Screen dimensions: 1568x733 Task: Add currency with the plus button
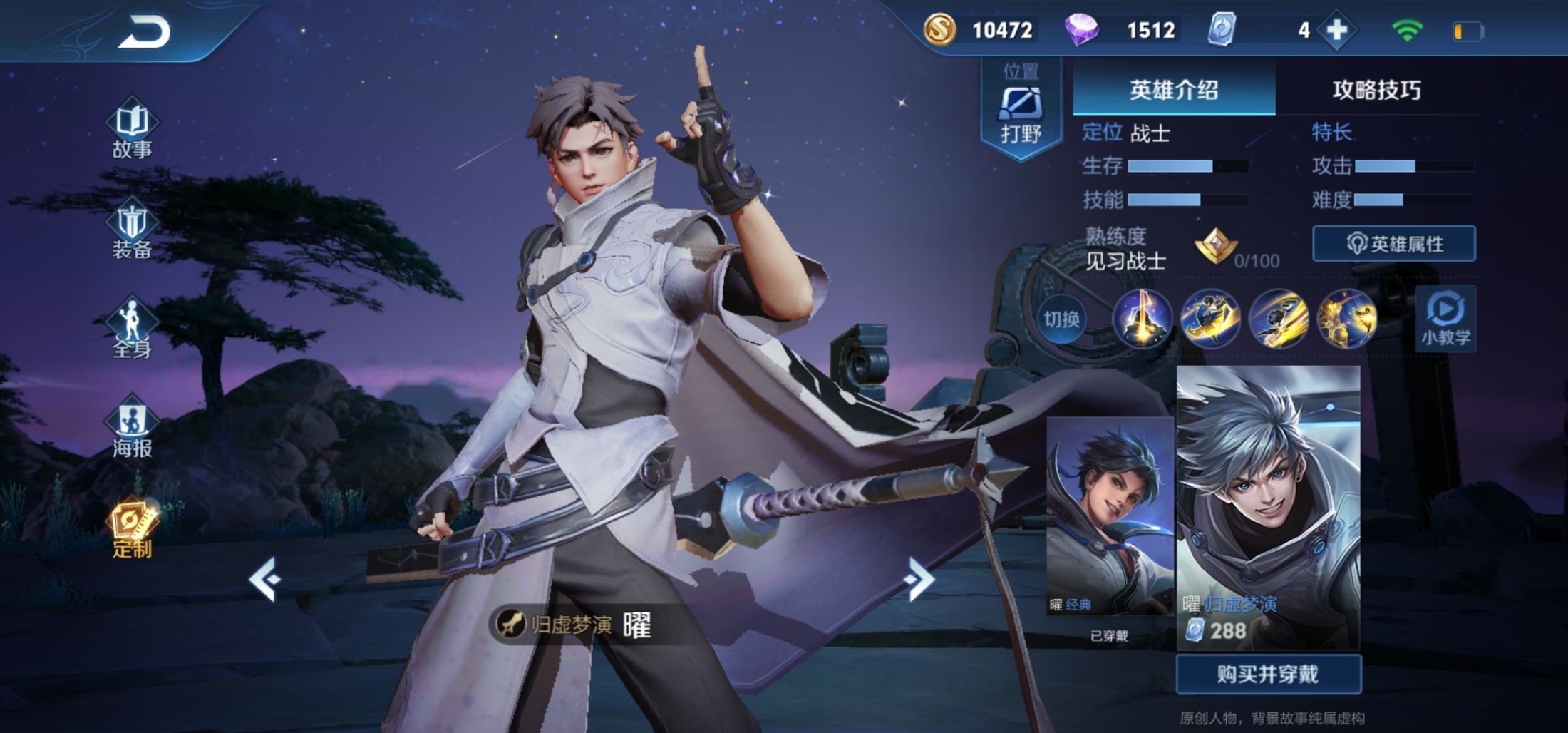pos(1337,30)
